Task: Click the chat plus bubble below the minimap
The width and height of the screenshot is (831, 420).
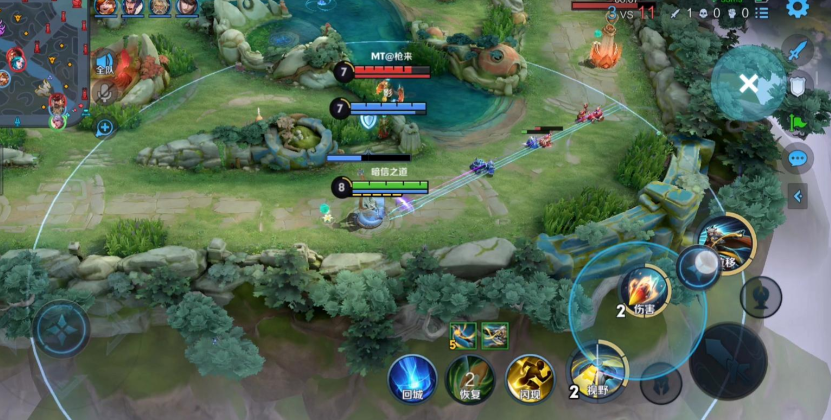Action: click(104, 127)
